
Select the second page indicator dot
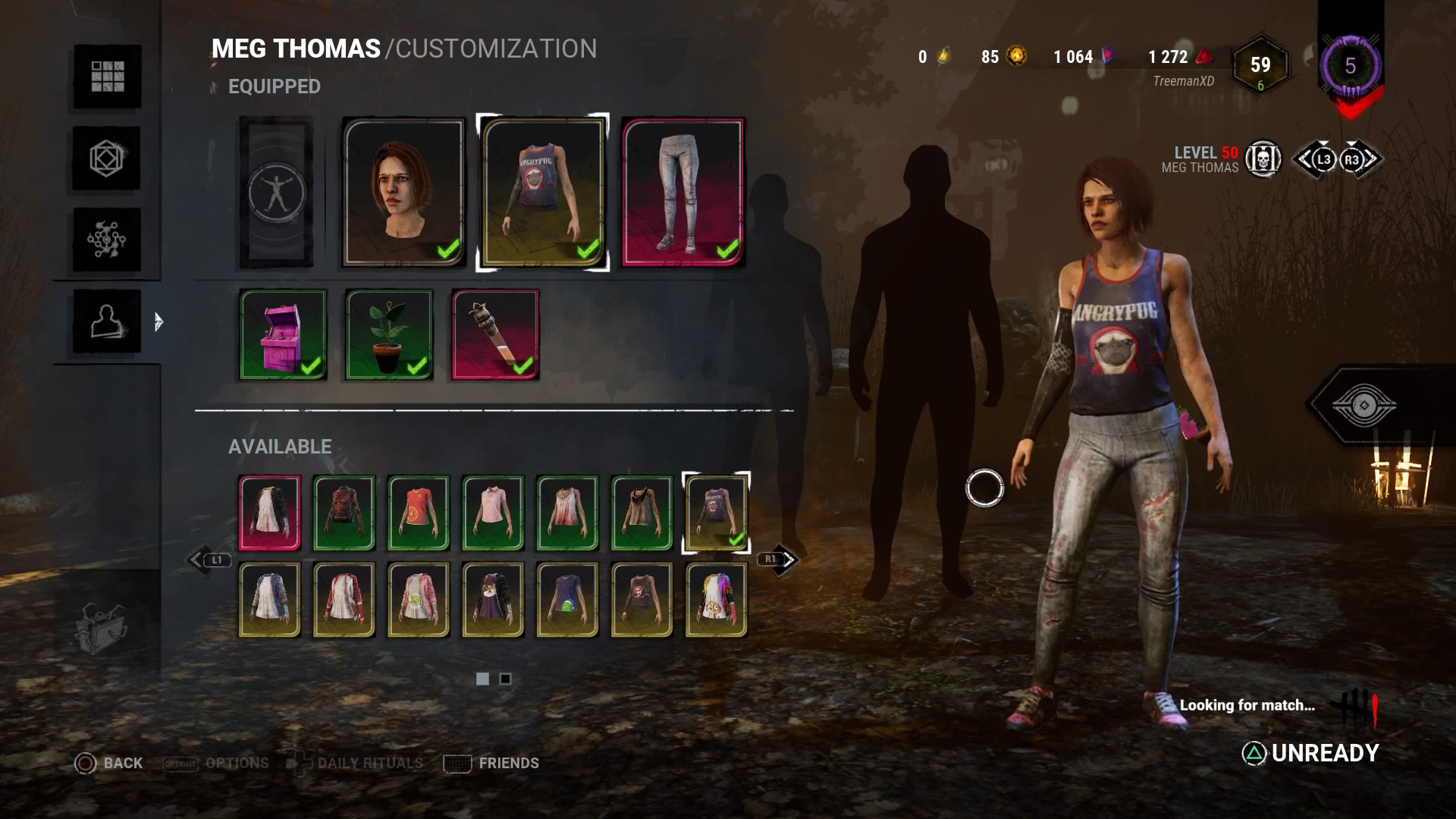pyautogui.click(x=504, y=680)
